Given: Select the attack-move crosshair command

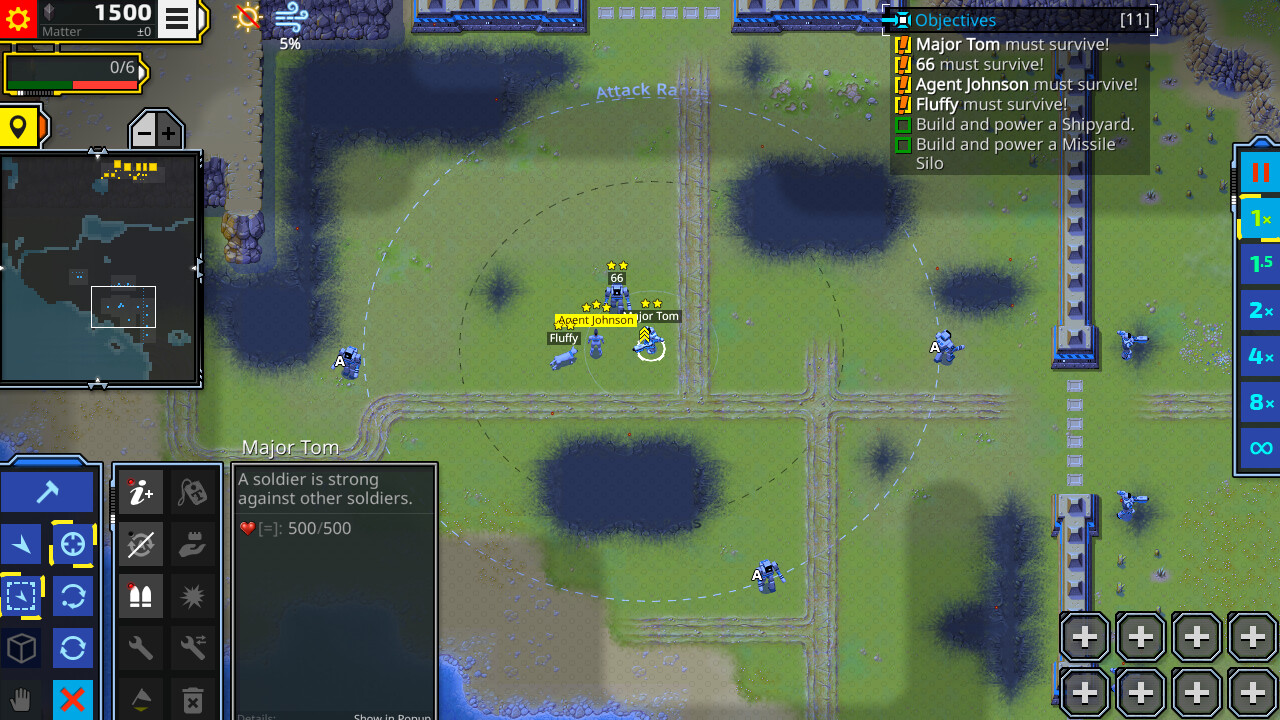Looking at the screenshot, I should (74, 543).
